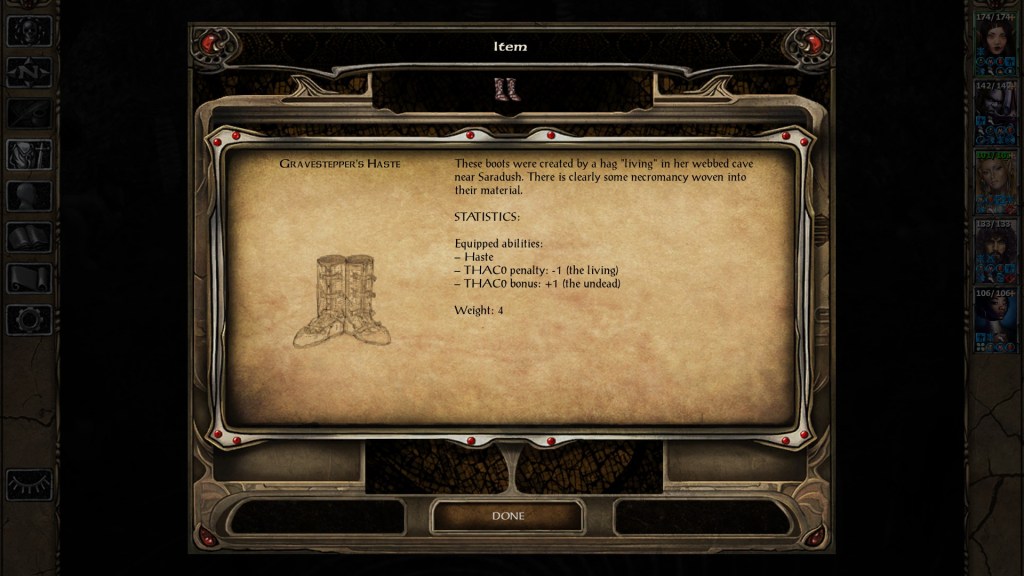Open the area map via compass icon

[29, 72]
